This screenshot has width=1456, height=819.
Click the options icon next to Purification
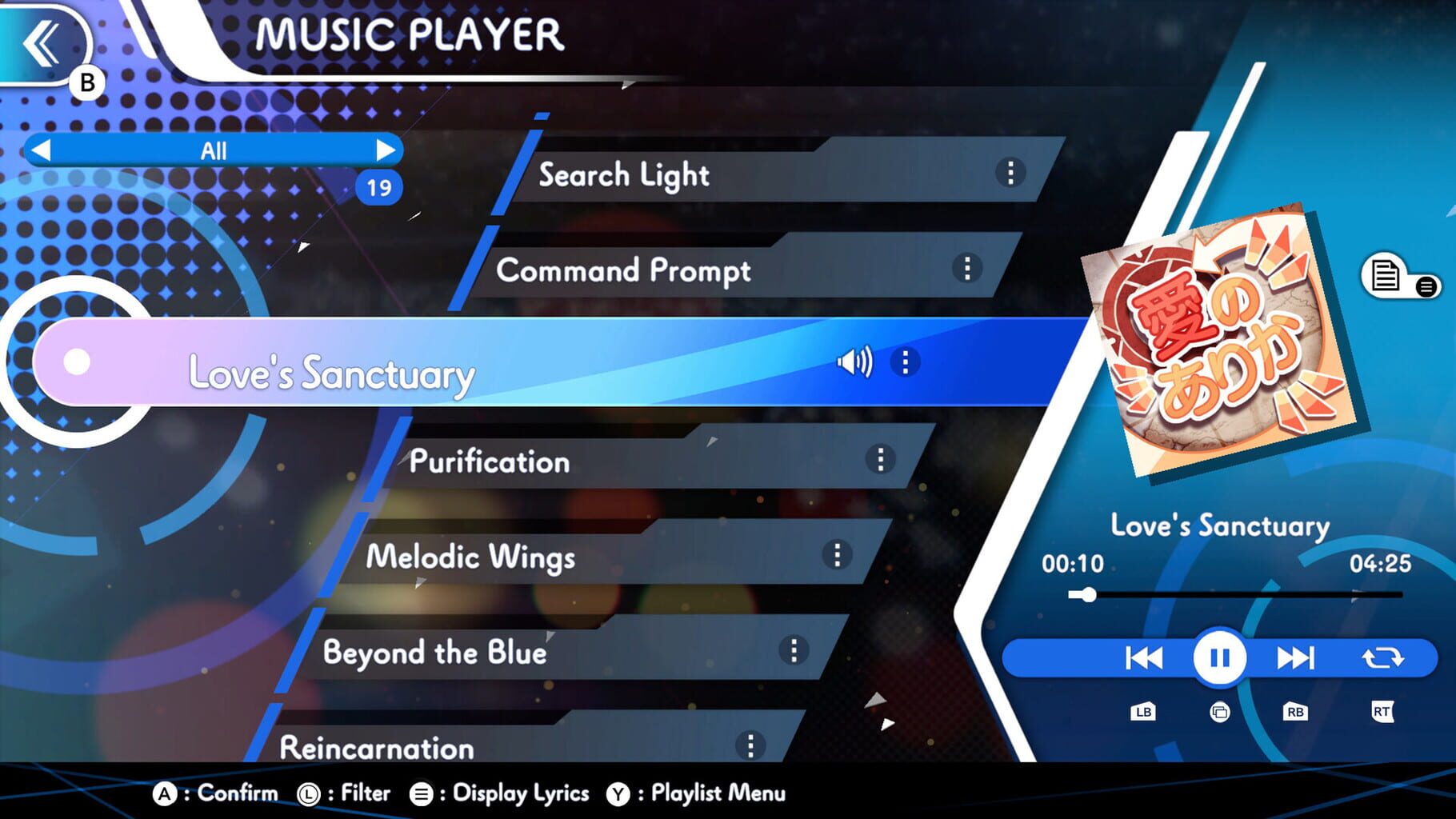[880, 459]
